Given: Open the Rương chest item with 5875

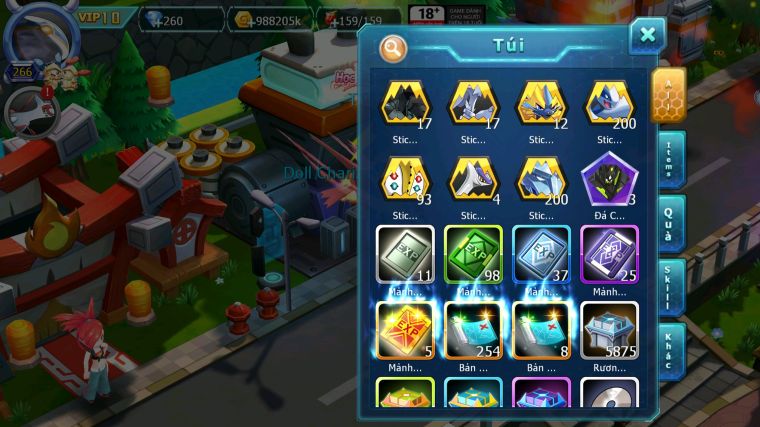Looking at the screenshot, I should [x=609, y=330].
